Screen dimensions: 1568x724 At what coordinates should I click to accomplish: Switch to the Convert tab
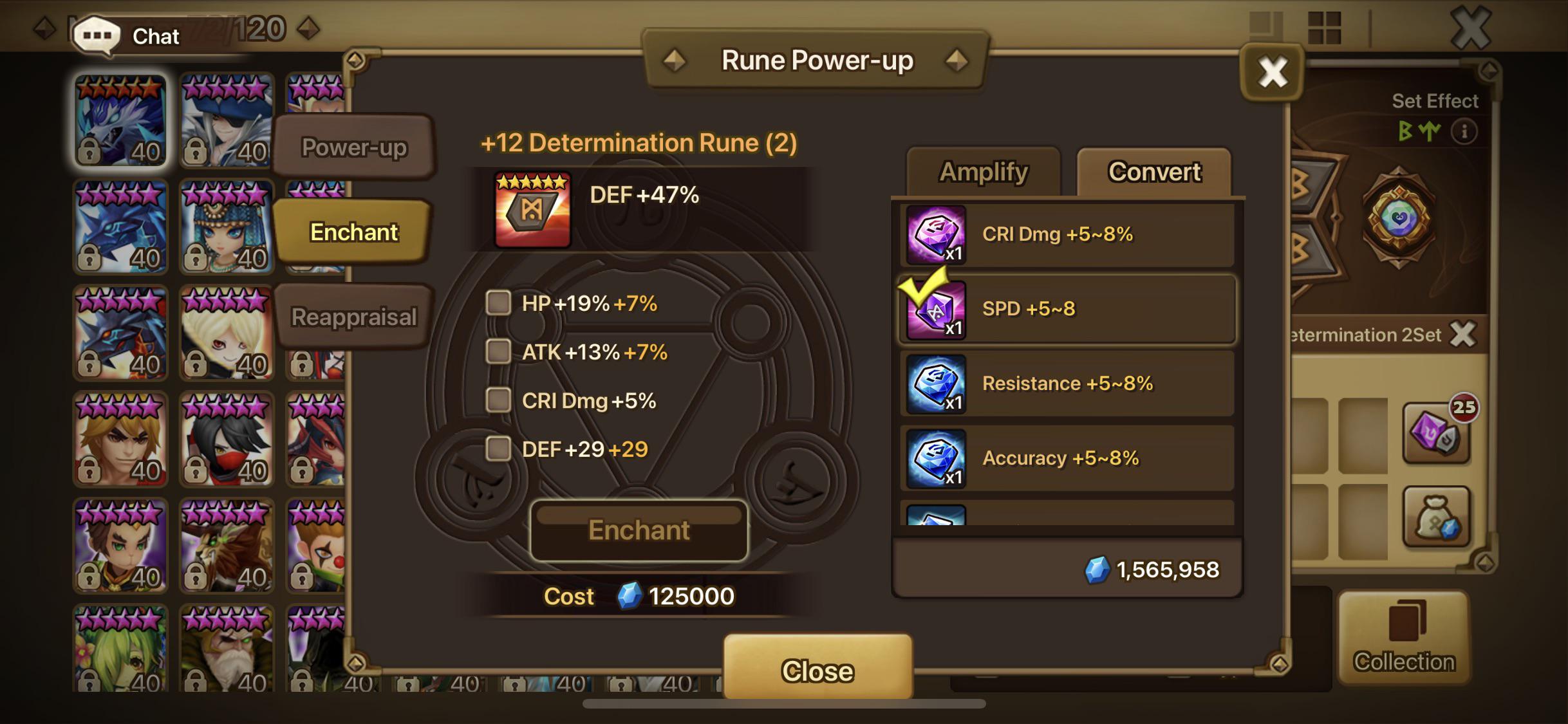1153,171
